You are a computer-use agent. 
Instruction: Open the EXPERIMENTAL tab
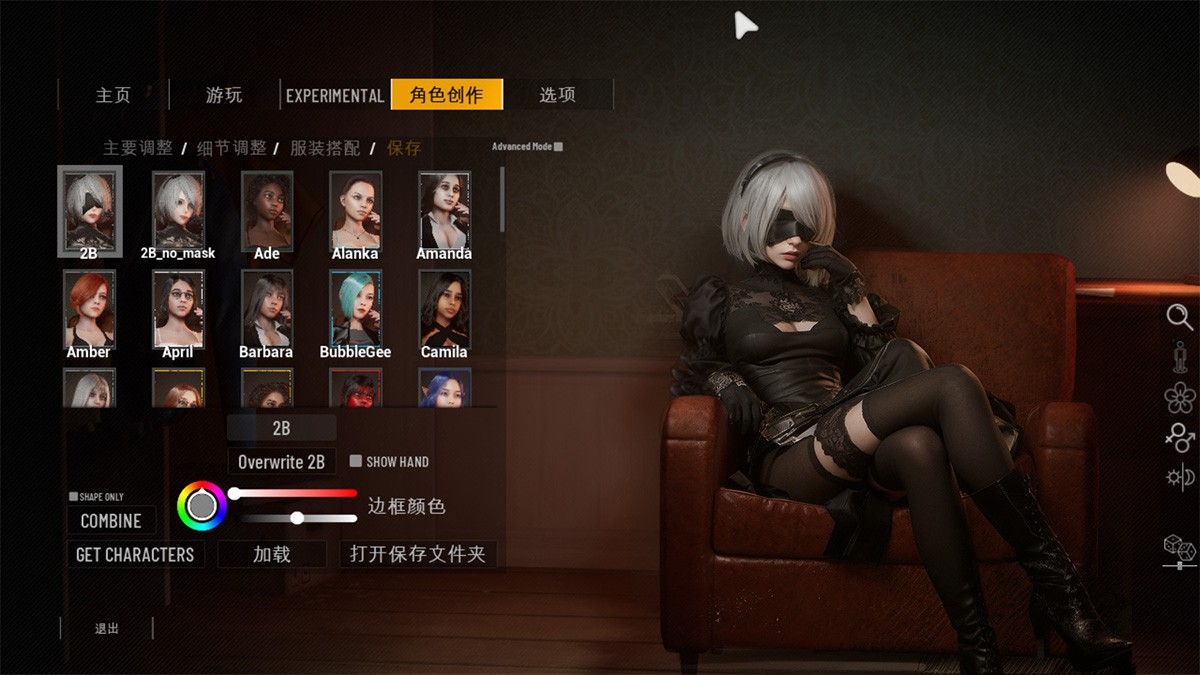[x=335, y=95]
